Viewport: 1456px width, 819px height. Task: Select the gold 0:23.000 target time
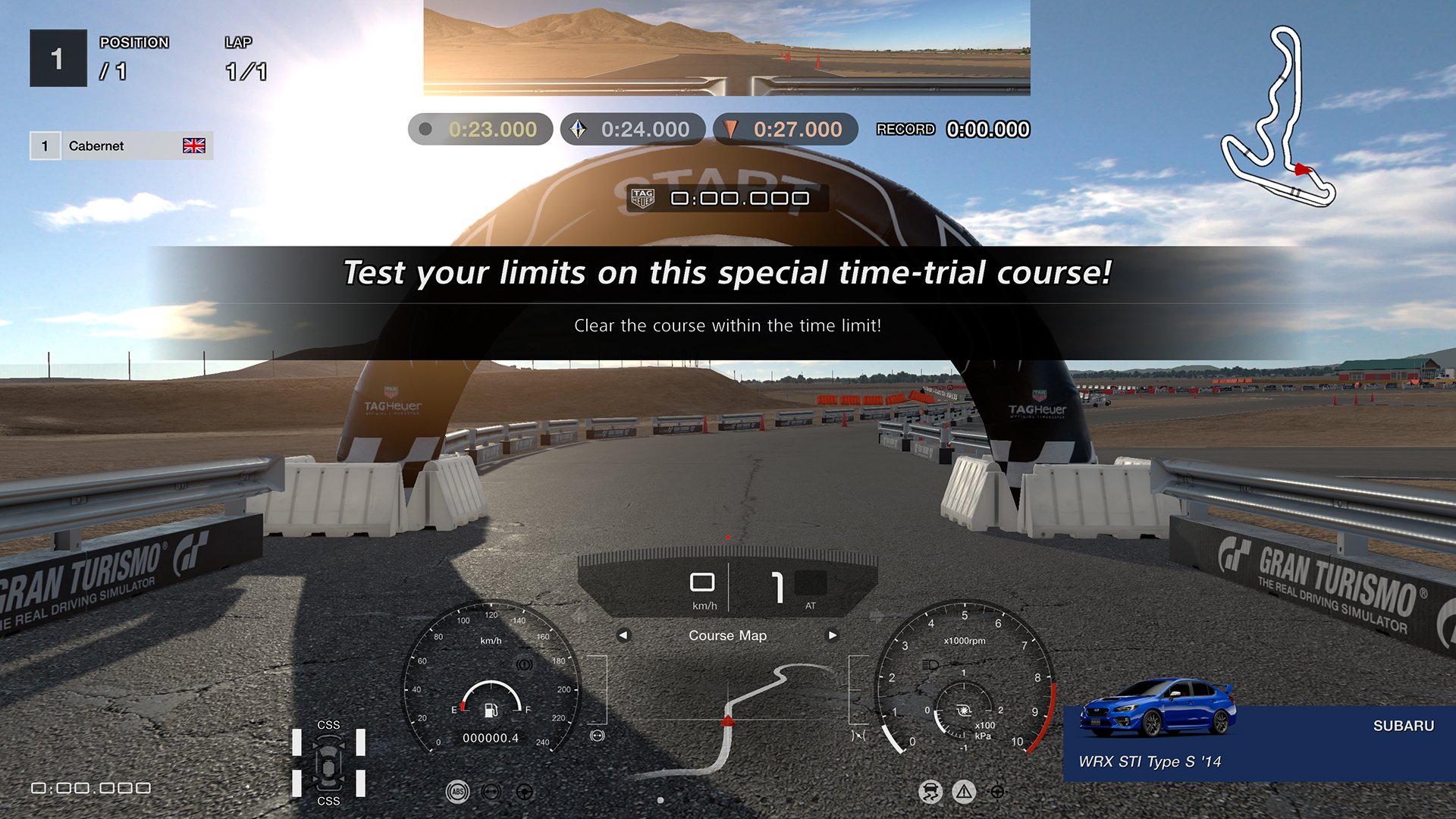coord(480,129)
